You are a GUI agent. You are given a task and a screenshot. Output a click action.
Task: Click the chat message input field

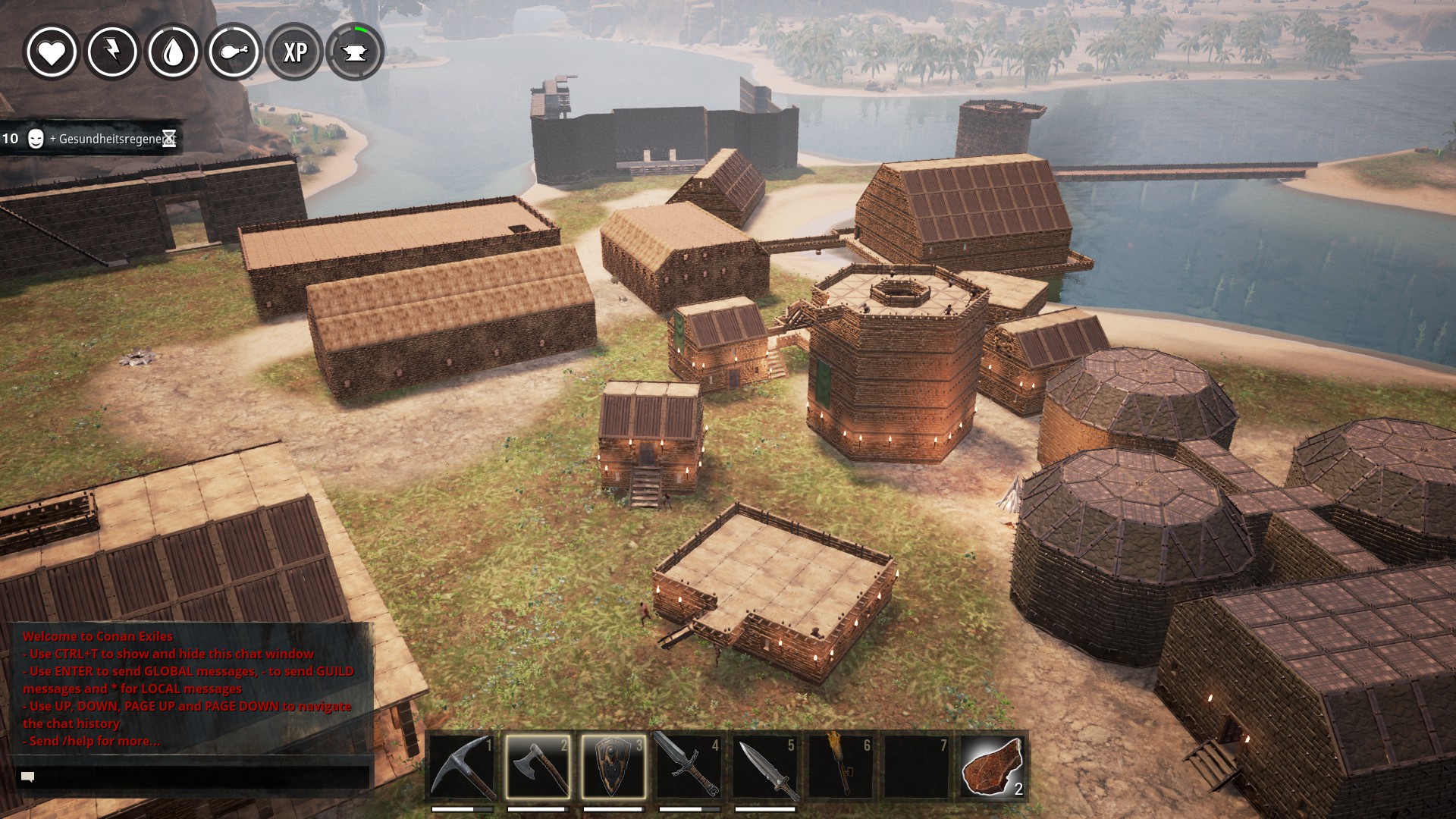[193, 777]
